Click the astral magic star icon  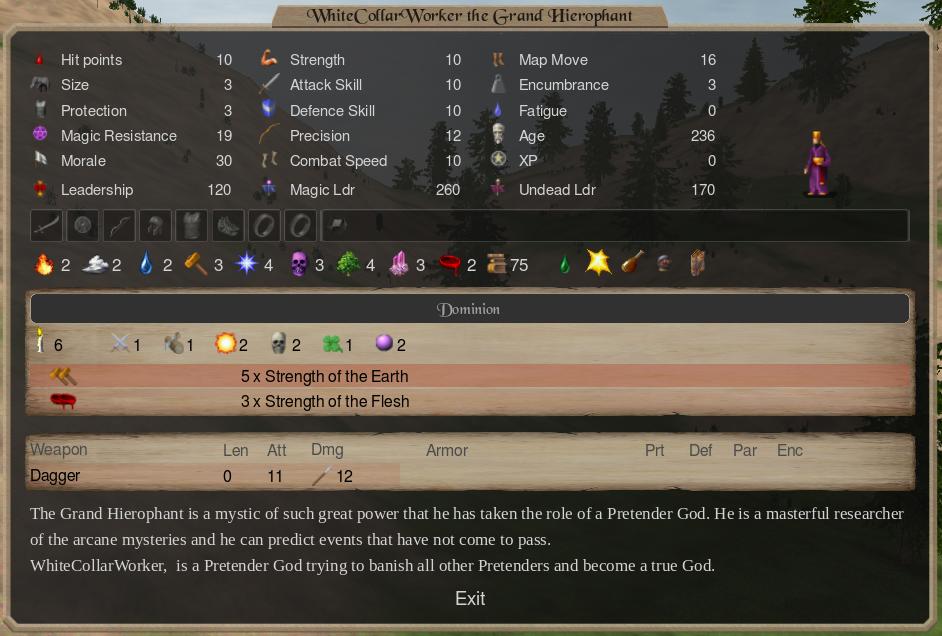click(246, 264)
